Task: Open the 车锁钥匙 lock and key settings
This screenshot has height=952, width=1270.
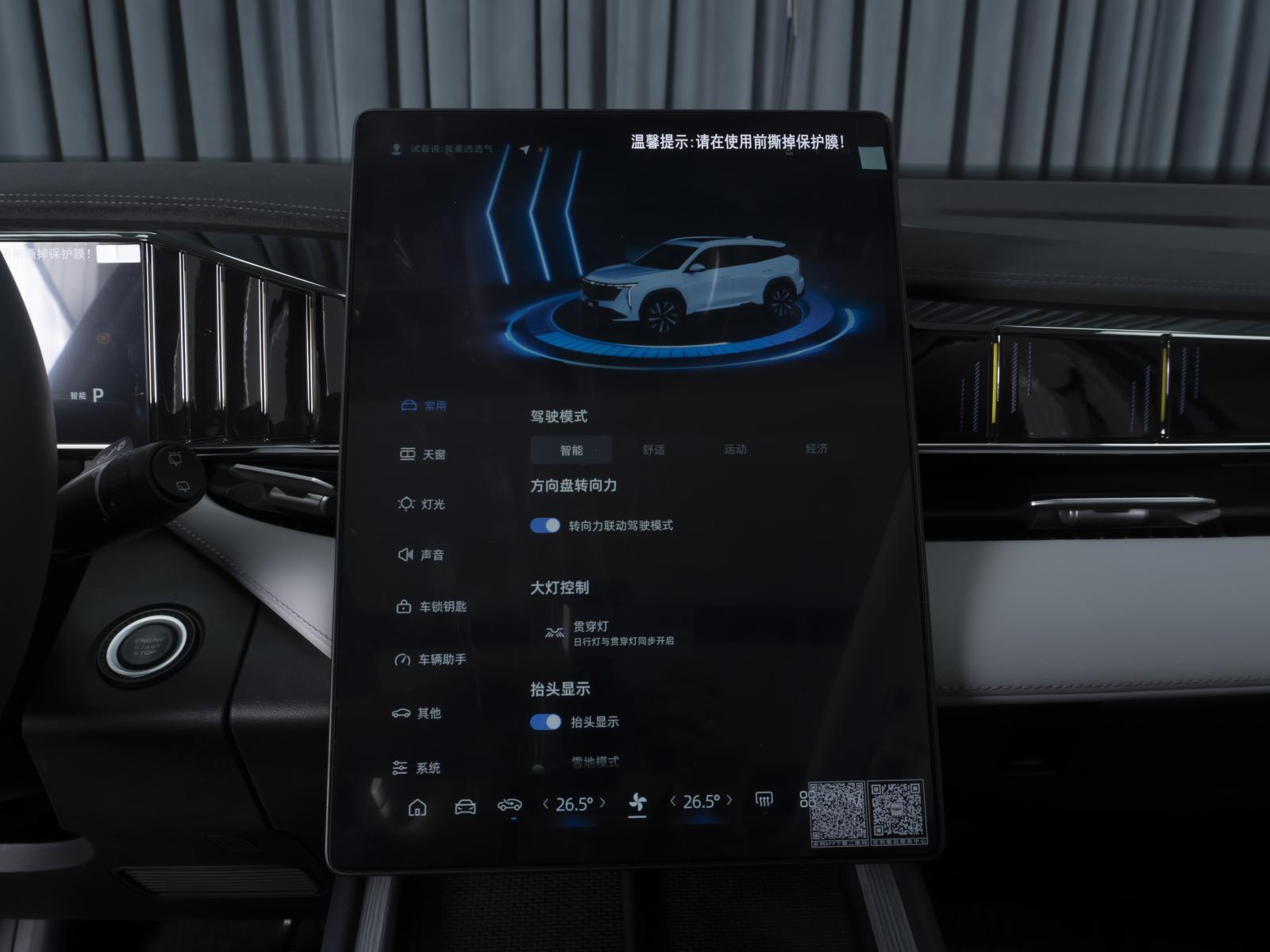Action: point(431,607)
